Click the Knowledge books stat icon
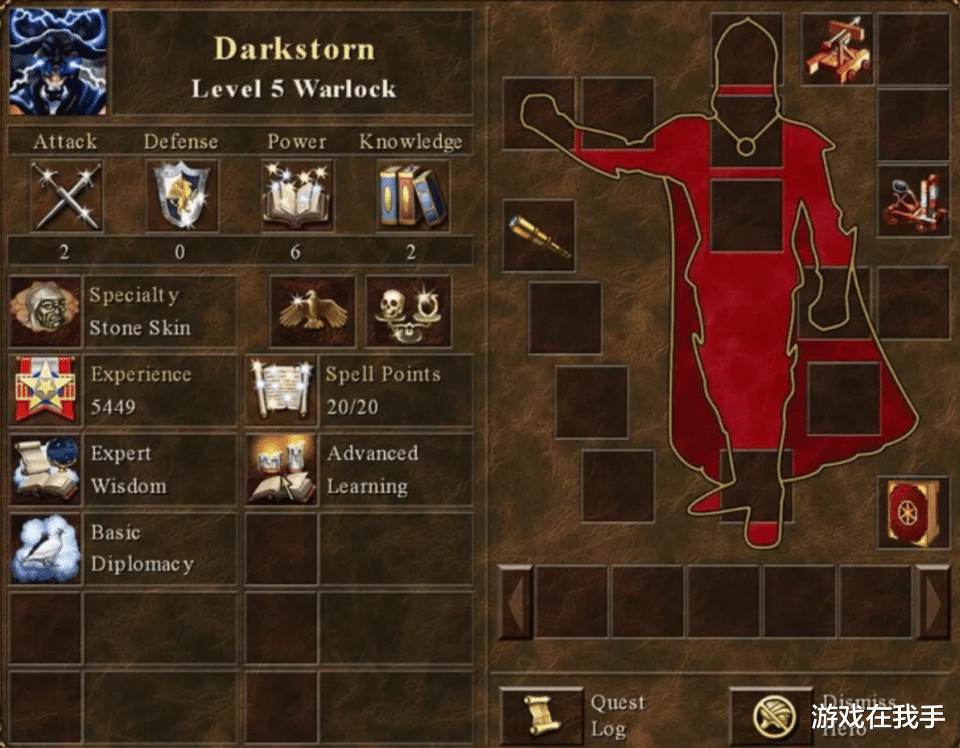Screen dimensions: 960x748 coord(412,196)
